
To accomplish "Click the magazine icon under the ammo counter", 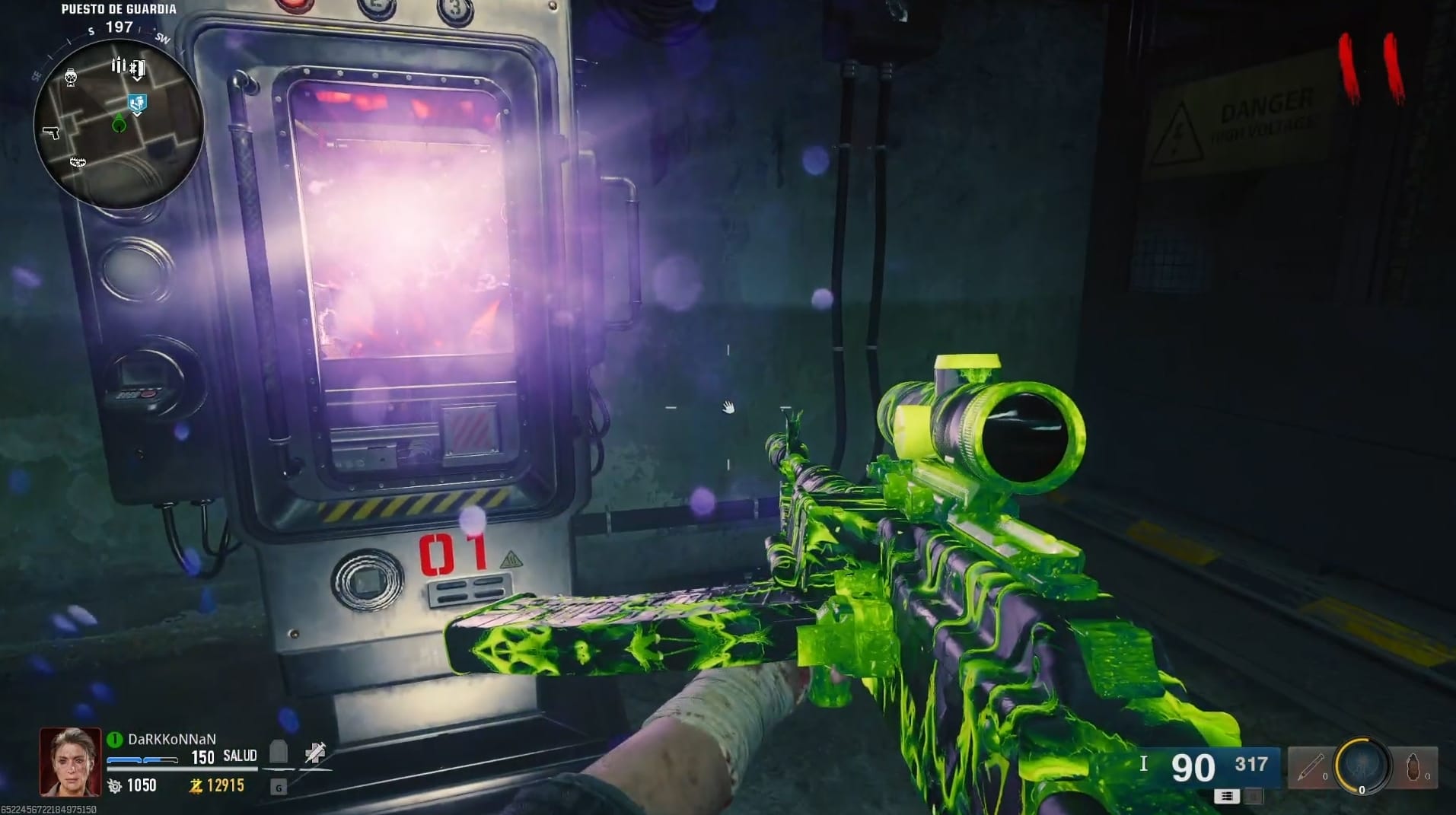I will (x=1225, y=796).
